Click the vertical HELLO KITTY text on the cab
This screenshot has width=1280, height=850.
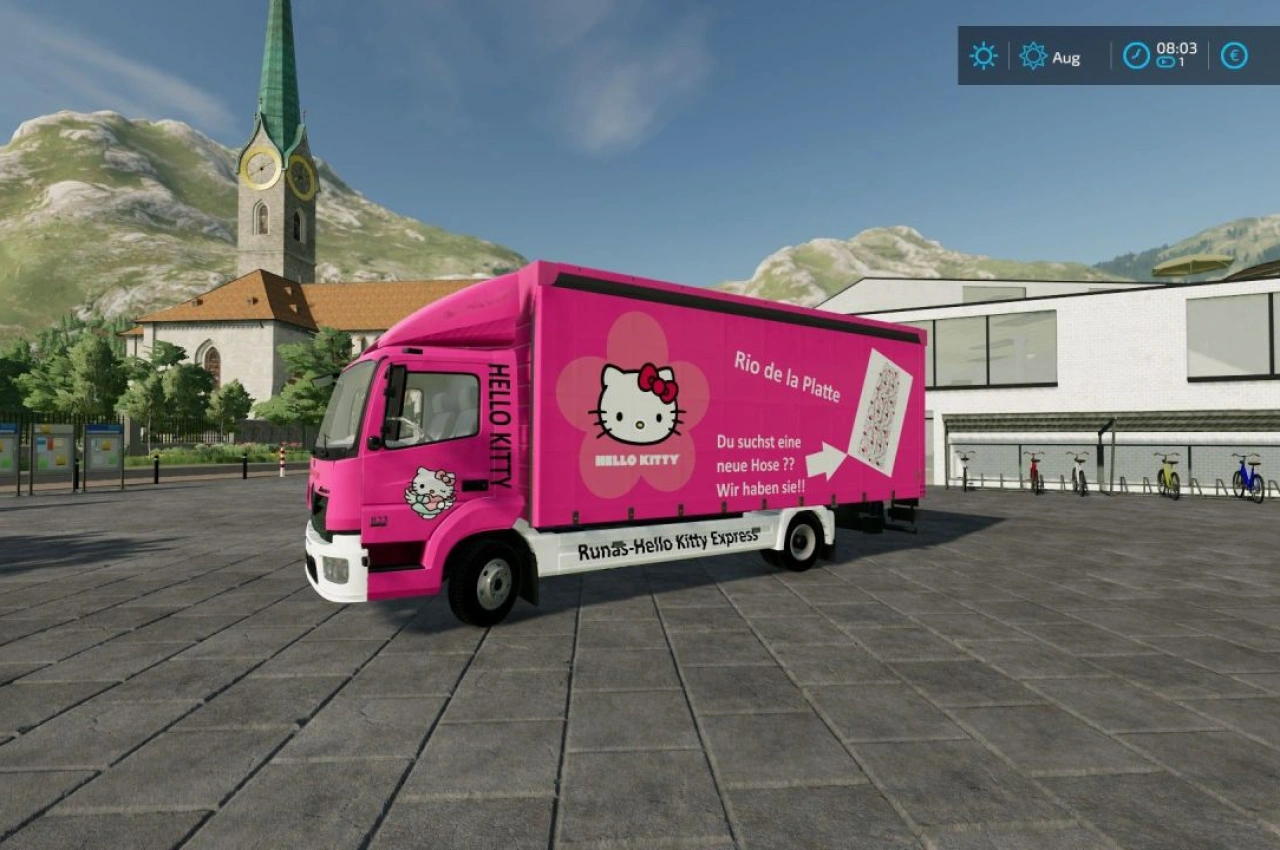point(503,423)
